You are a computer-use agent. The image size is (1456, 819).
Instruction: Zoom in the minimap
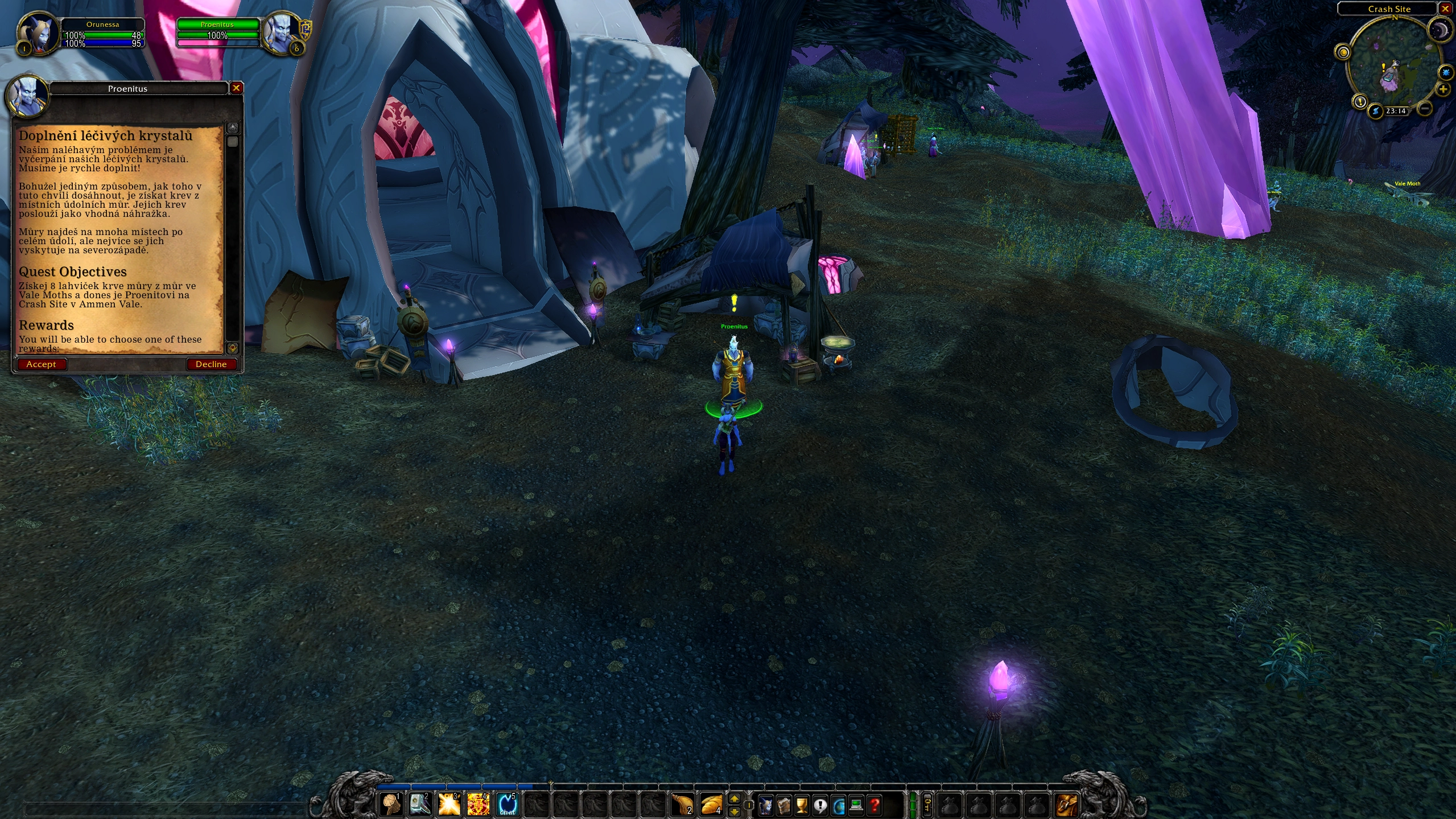(x=1443, y=89)
